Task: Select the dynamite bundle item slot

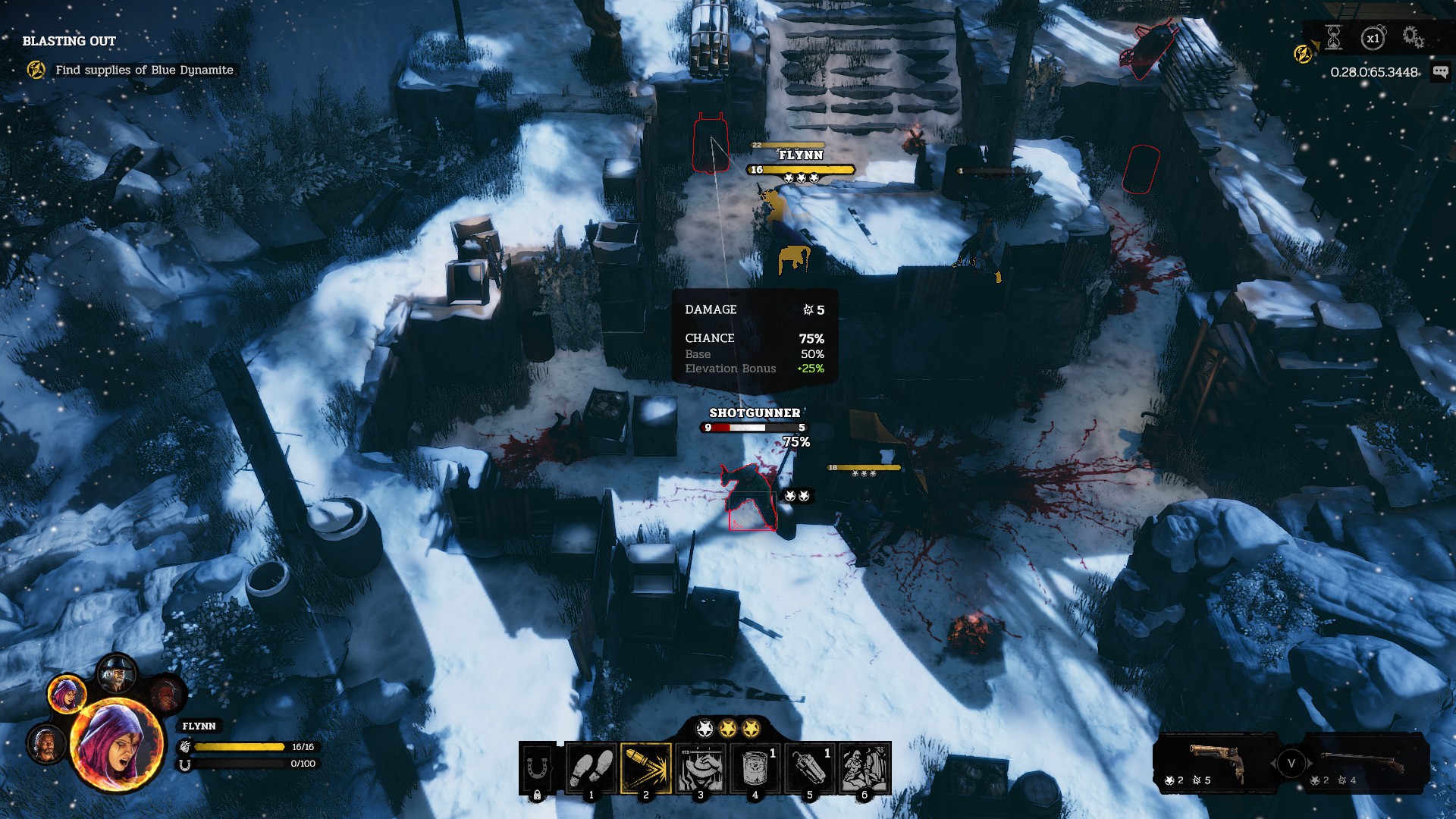Action: coord(809,767)
